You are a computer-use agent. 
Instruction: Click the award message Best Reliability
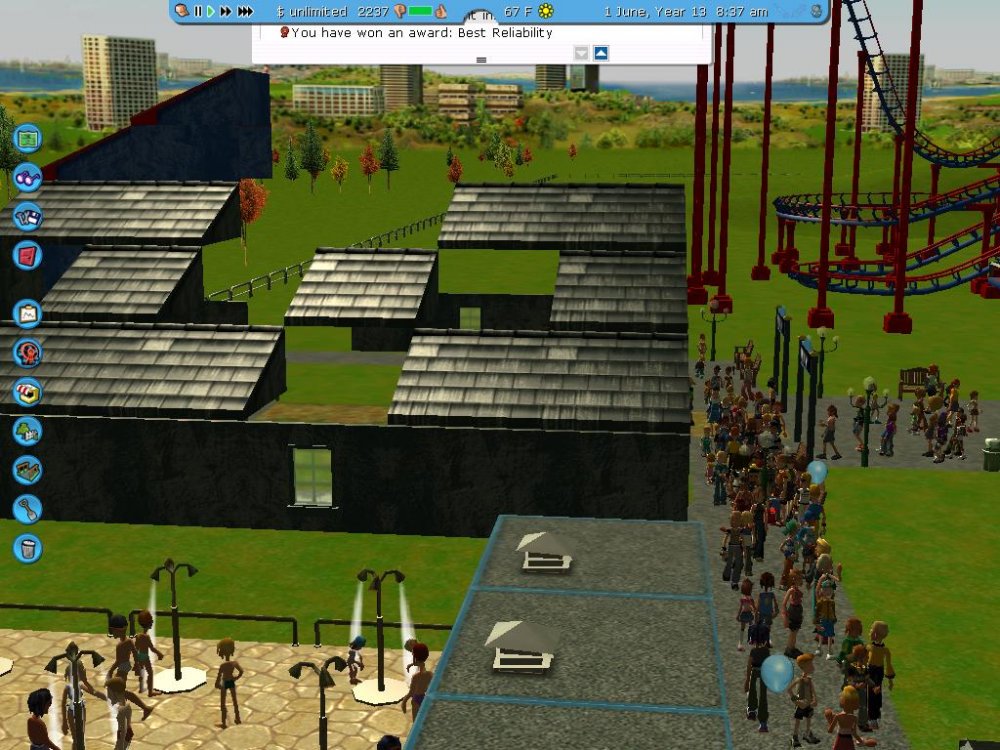(x=421, y=33)
